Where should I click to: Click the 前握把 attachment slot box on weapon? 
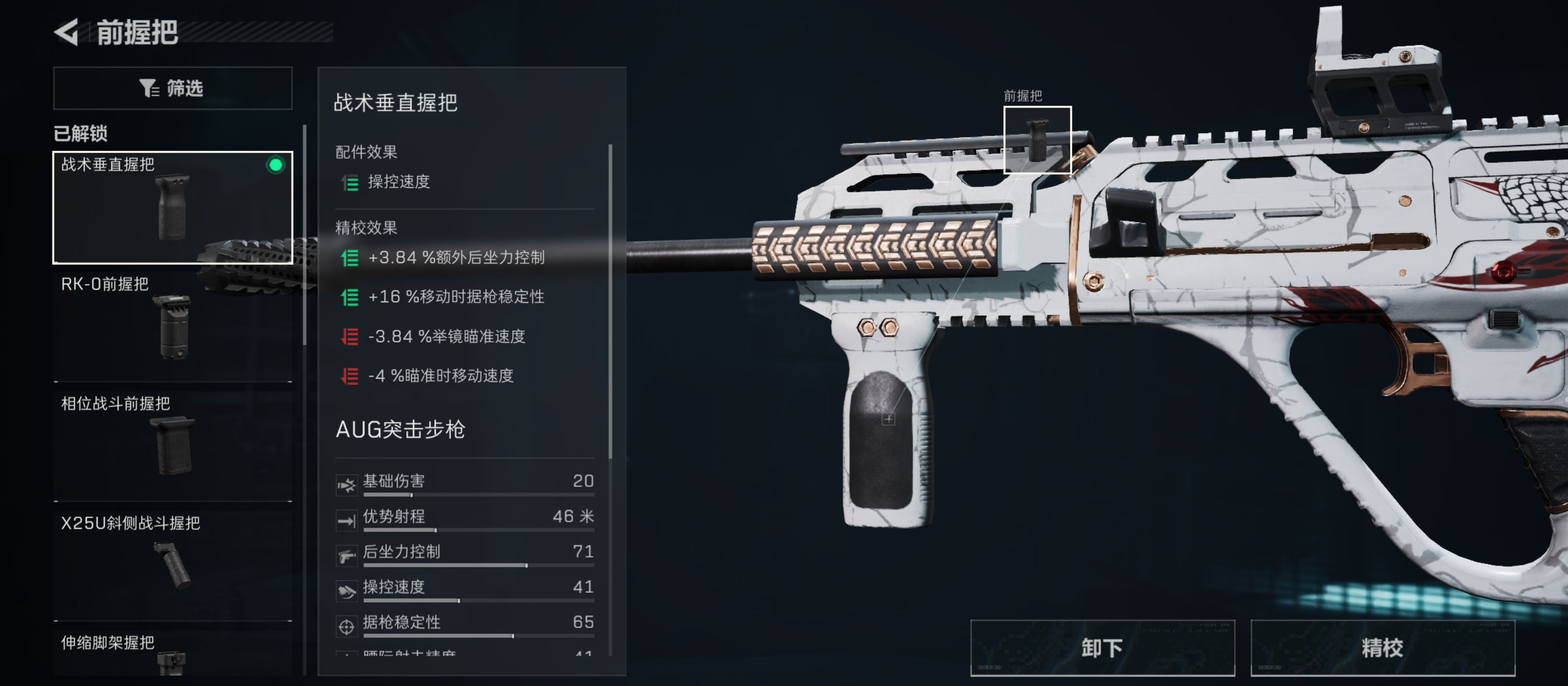[x=1037, y=140]
